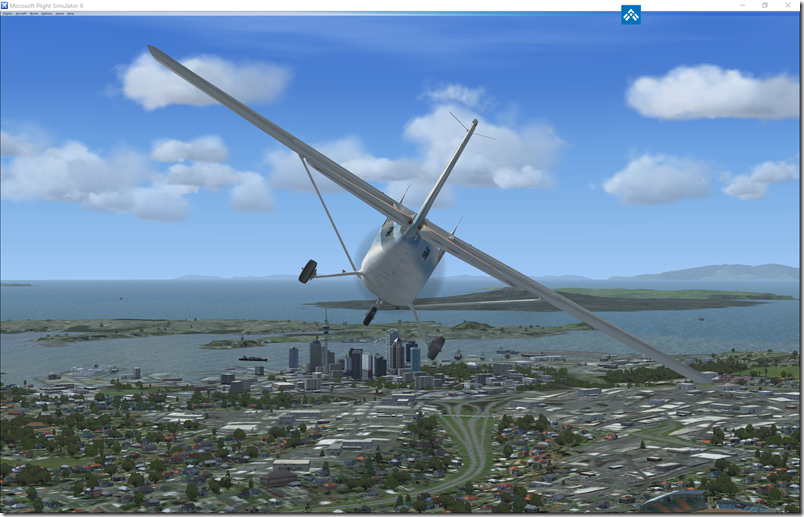Close the Flight Simulator X window
The width and height of the screenshot is (804, 517).
coord(790,5)
